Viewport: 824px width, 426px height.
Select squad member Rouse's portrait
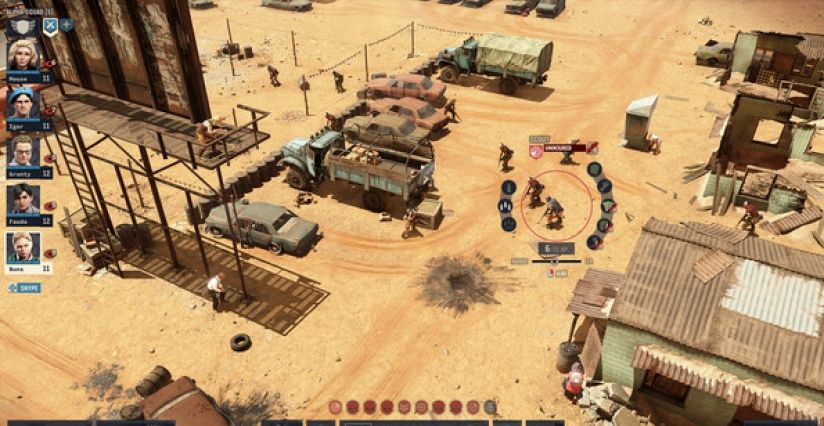(22, 54)
